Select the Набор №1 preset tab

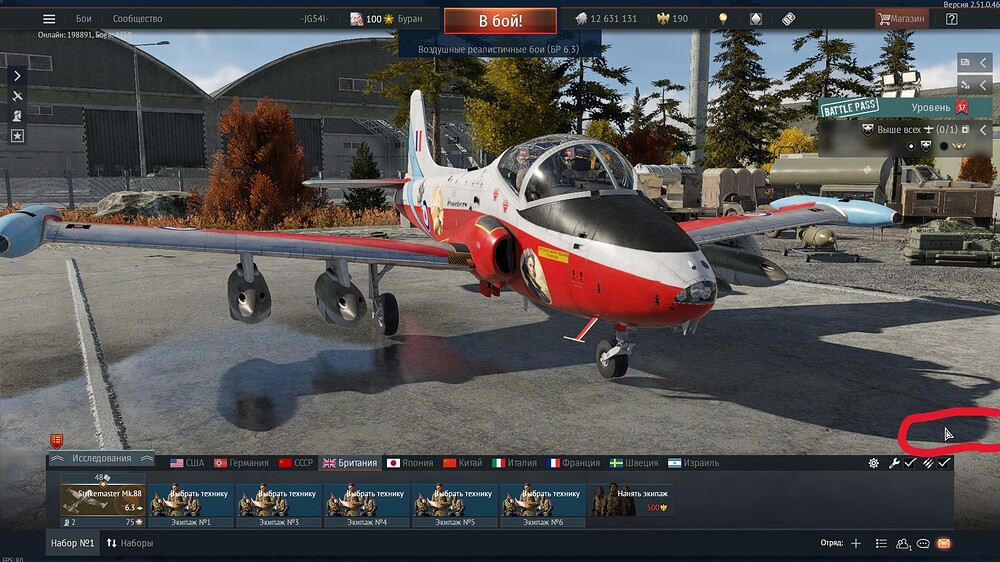(73, 543)
